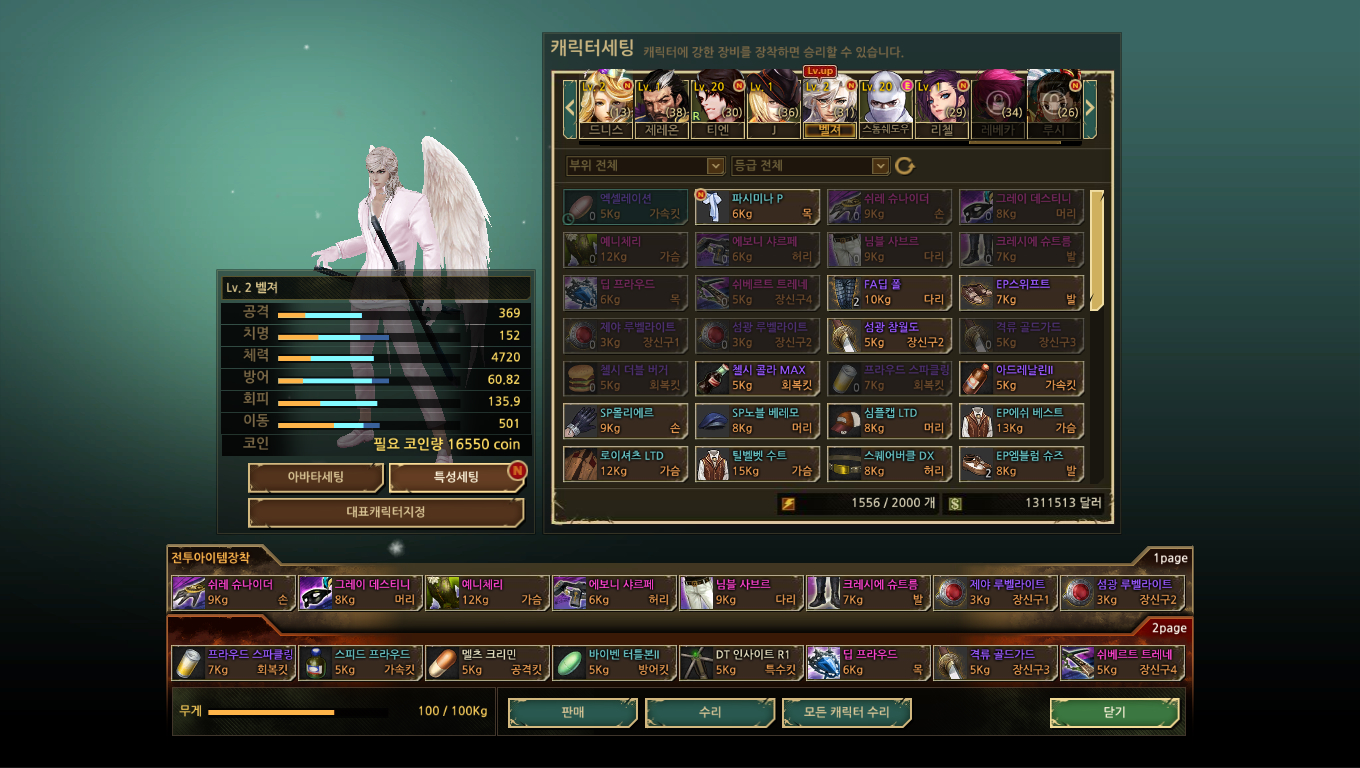1360x768 pixels.
Task: Click the equipped 쉬레 슈나이더 hand slot
Action: click(x=232, y=593)
